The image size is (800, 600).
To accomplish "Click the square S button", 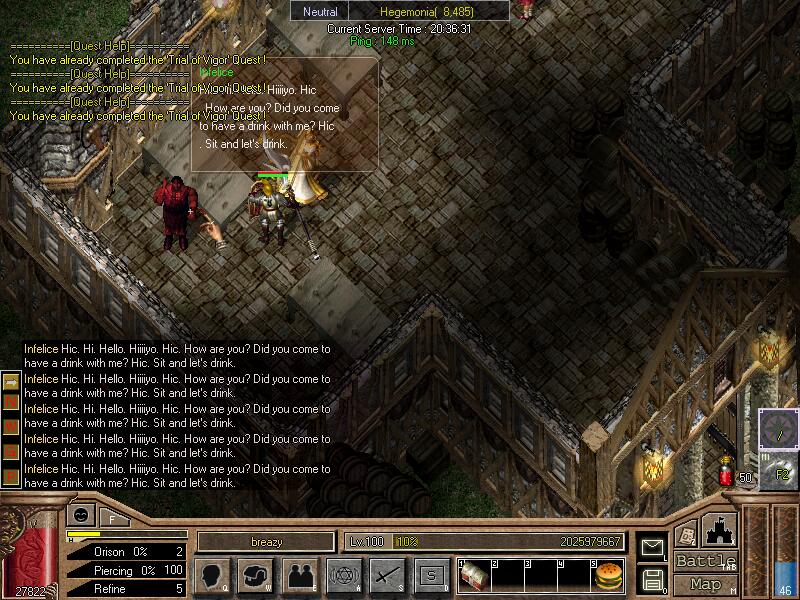I will [431, 576].
